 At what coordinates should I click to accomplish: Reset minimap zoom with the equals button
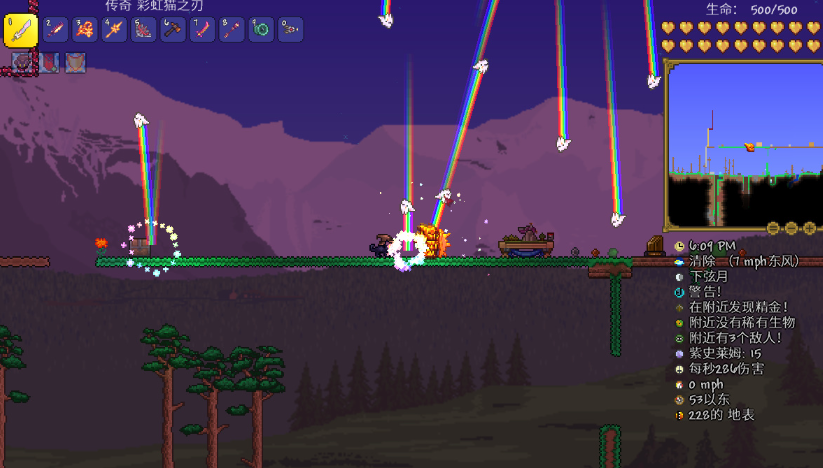[x=774, y=228]
